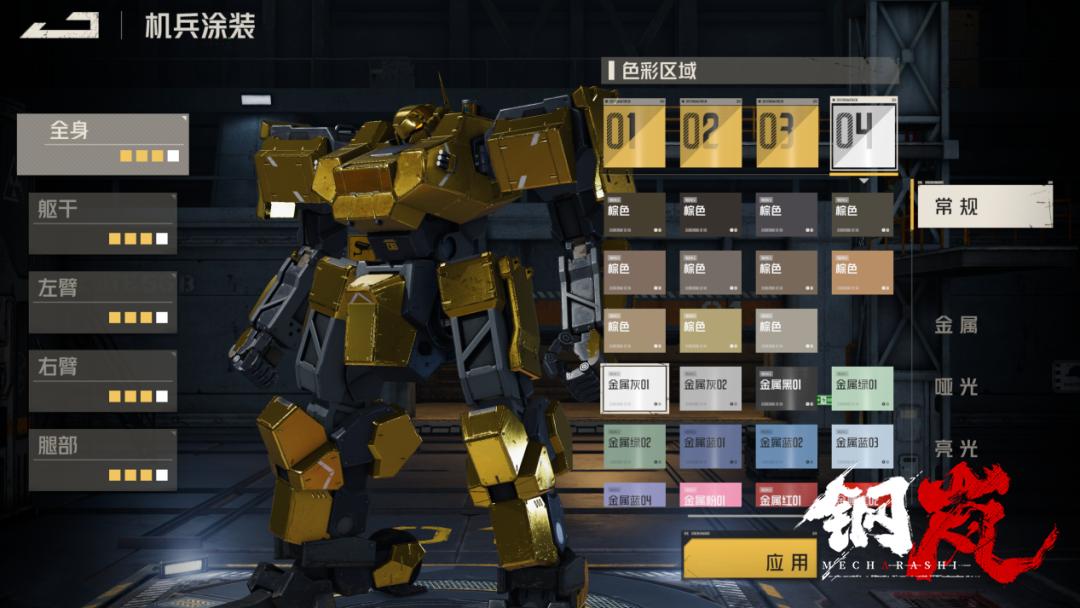The height and width of the screenshot is (608, 1080).
Task: Open the 腿部 (legs) part
Action: 102,459
